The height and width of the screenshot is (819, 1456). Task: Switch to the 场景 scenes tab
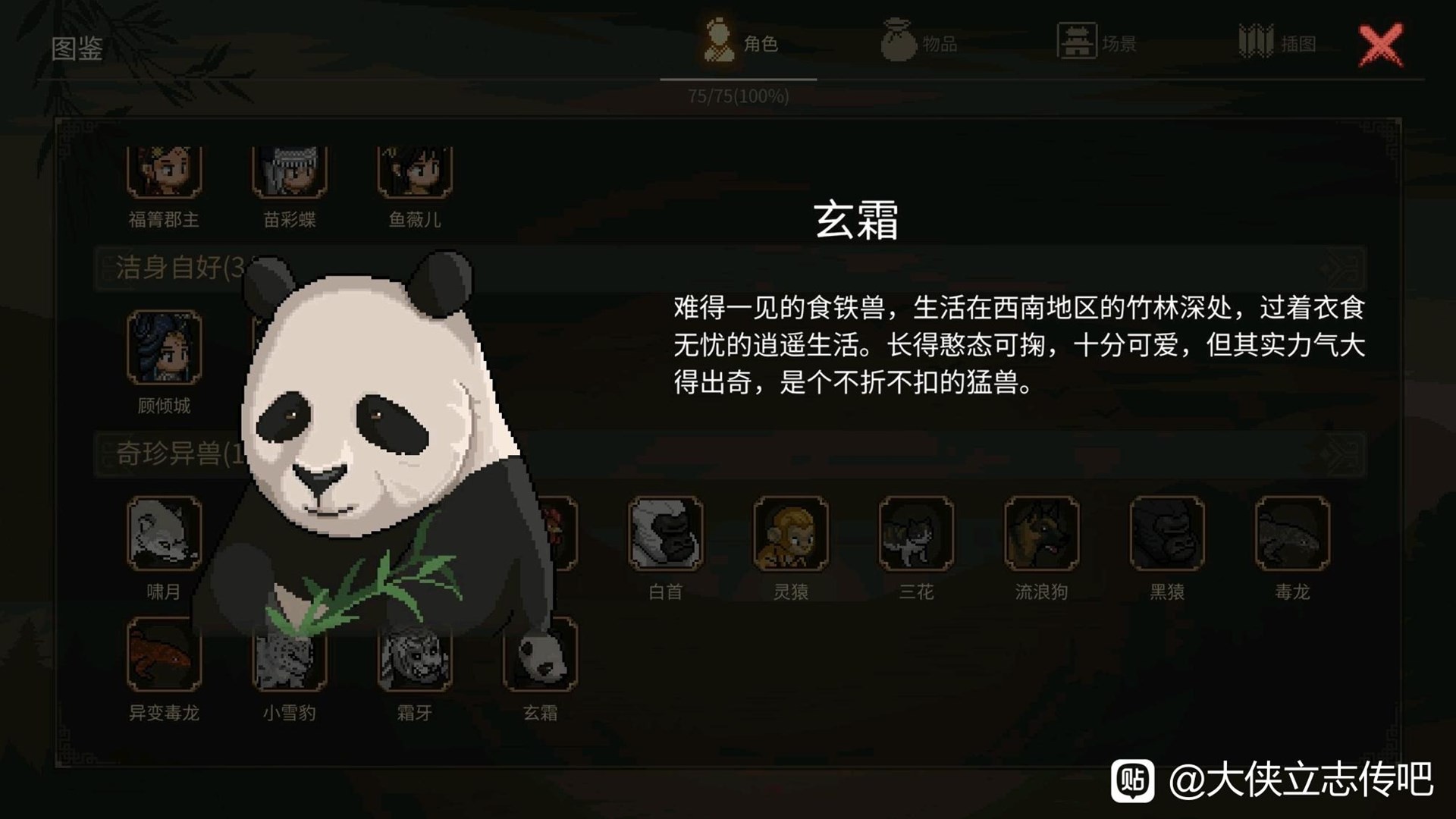point(1097,43)
